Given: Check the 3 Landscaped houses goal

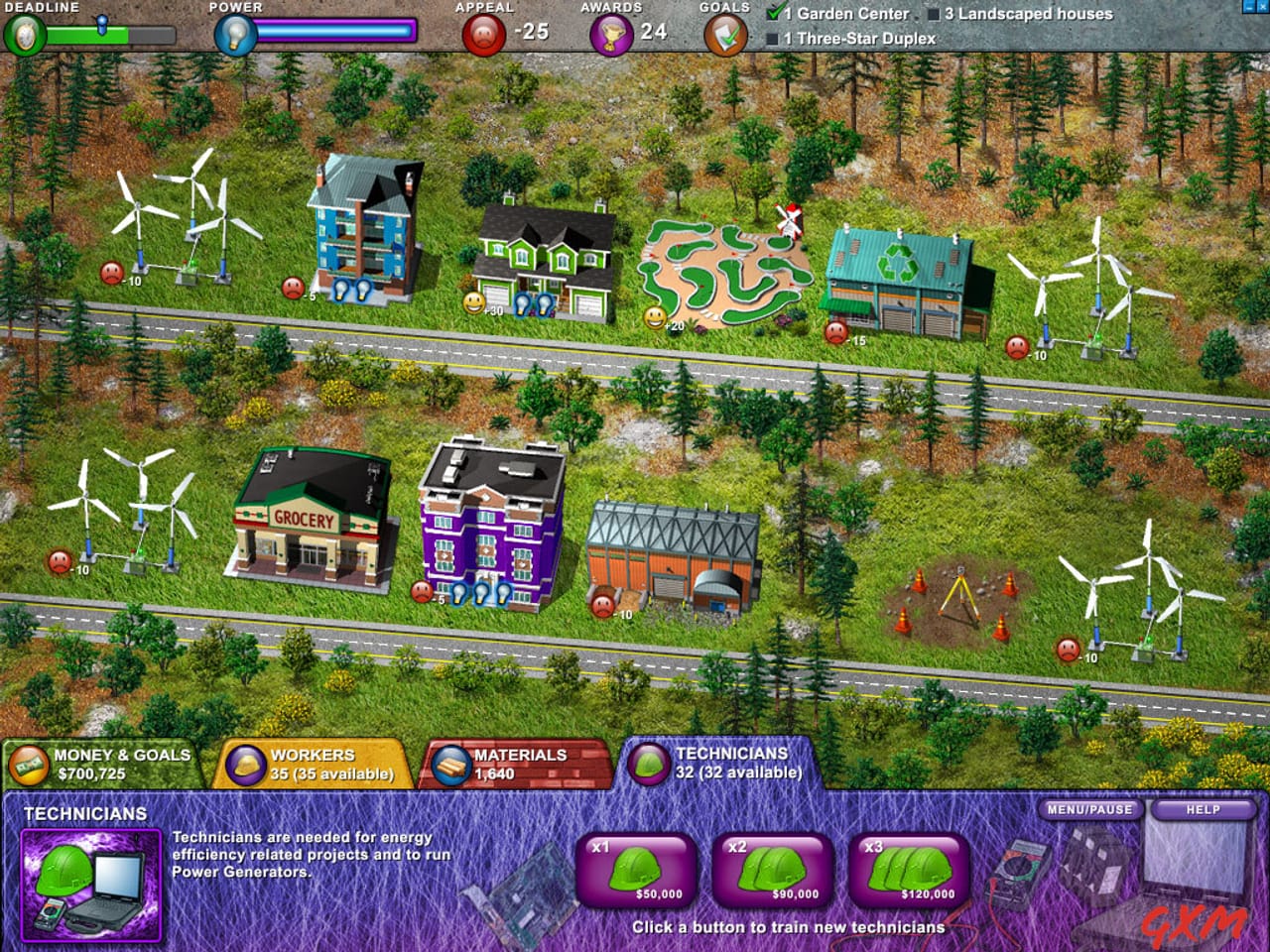Looking at the screenshot, I should [934, 15].
